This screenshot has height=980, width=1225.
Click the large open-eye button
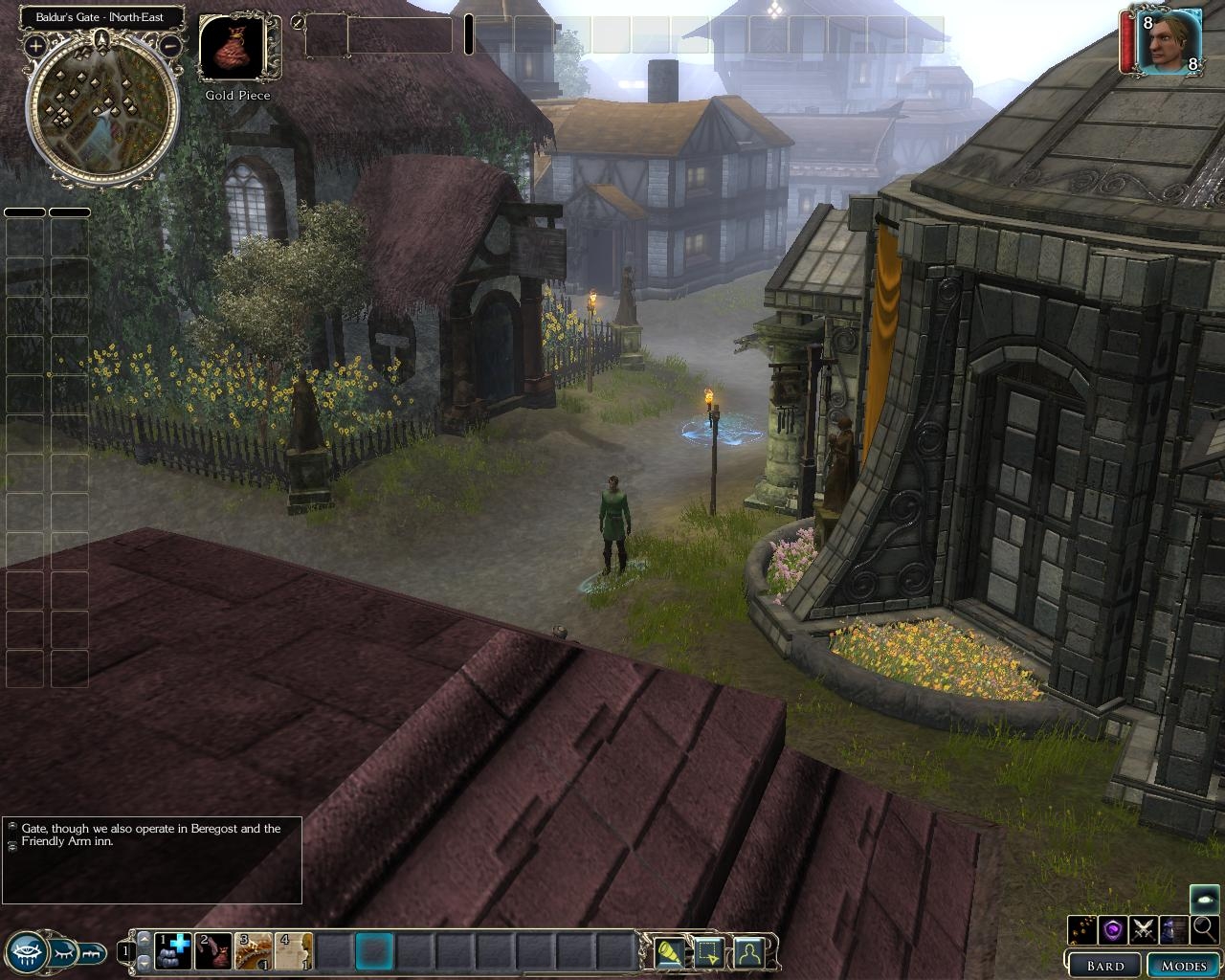click(x=28, y=952)
